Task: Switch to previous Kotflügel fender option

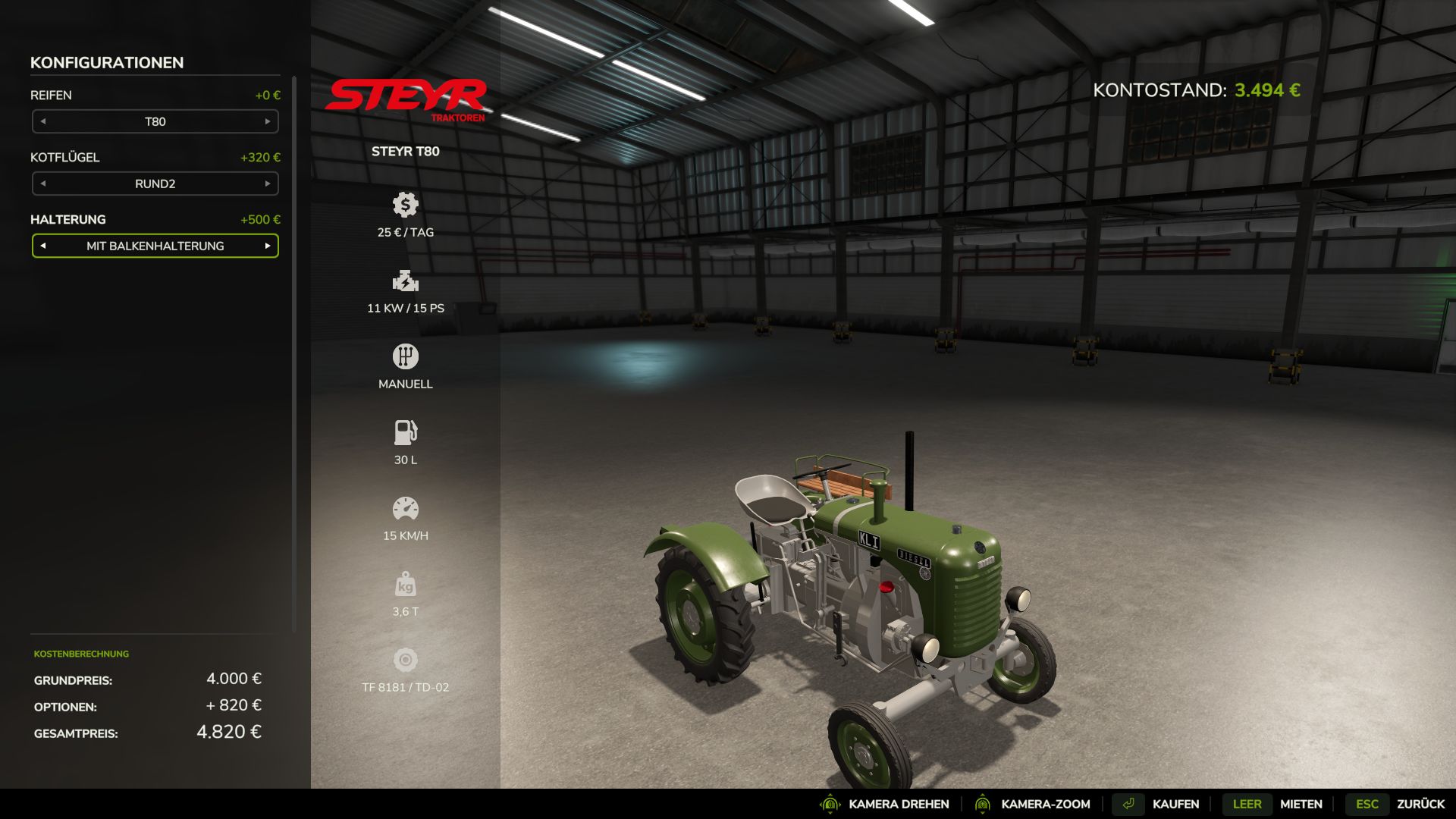Action: [43, 184]
